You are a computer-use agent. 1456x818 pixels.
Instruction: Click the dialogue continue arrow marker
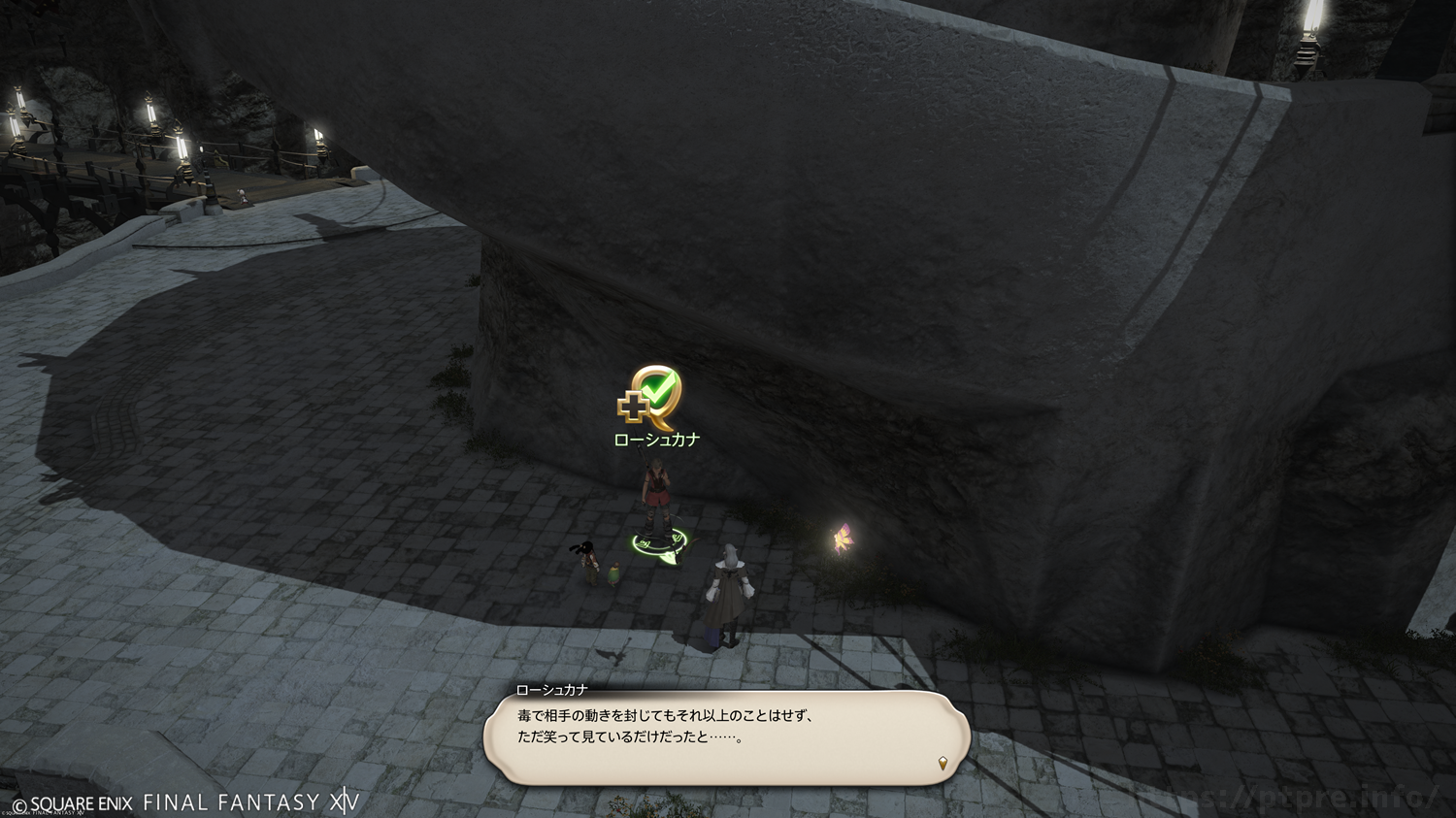(943, 764)
